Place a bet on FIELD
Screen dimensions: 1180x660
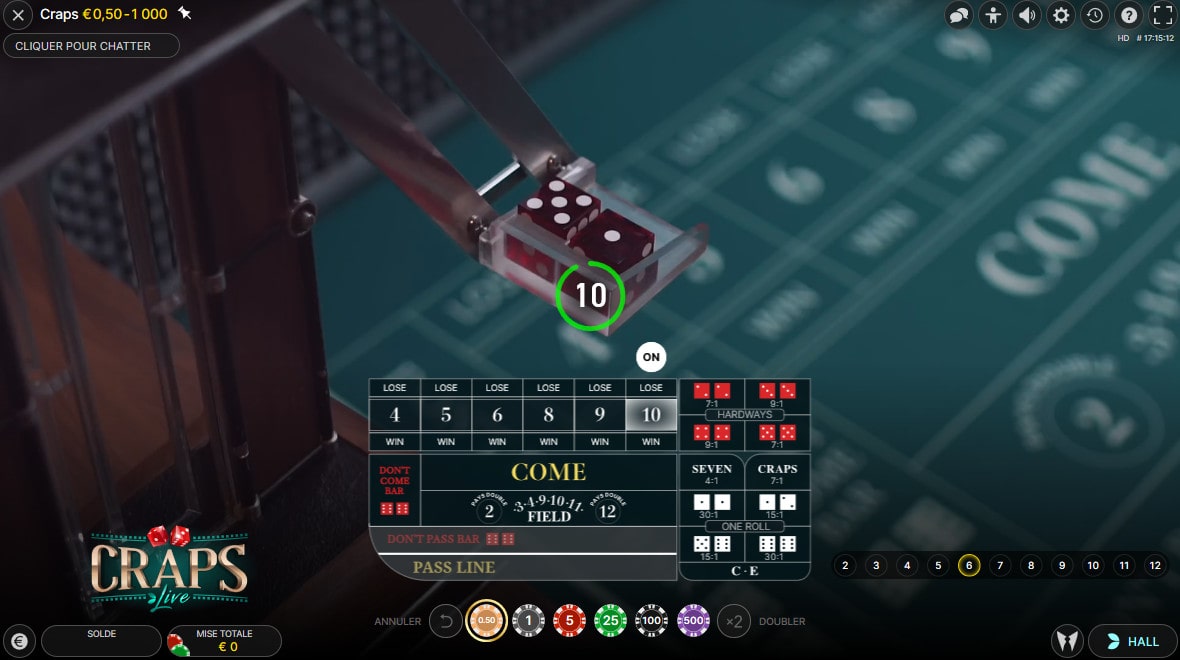(x=548, y=511)
